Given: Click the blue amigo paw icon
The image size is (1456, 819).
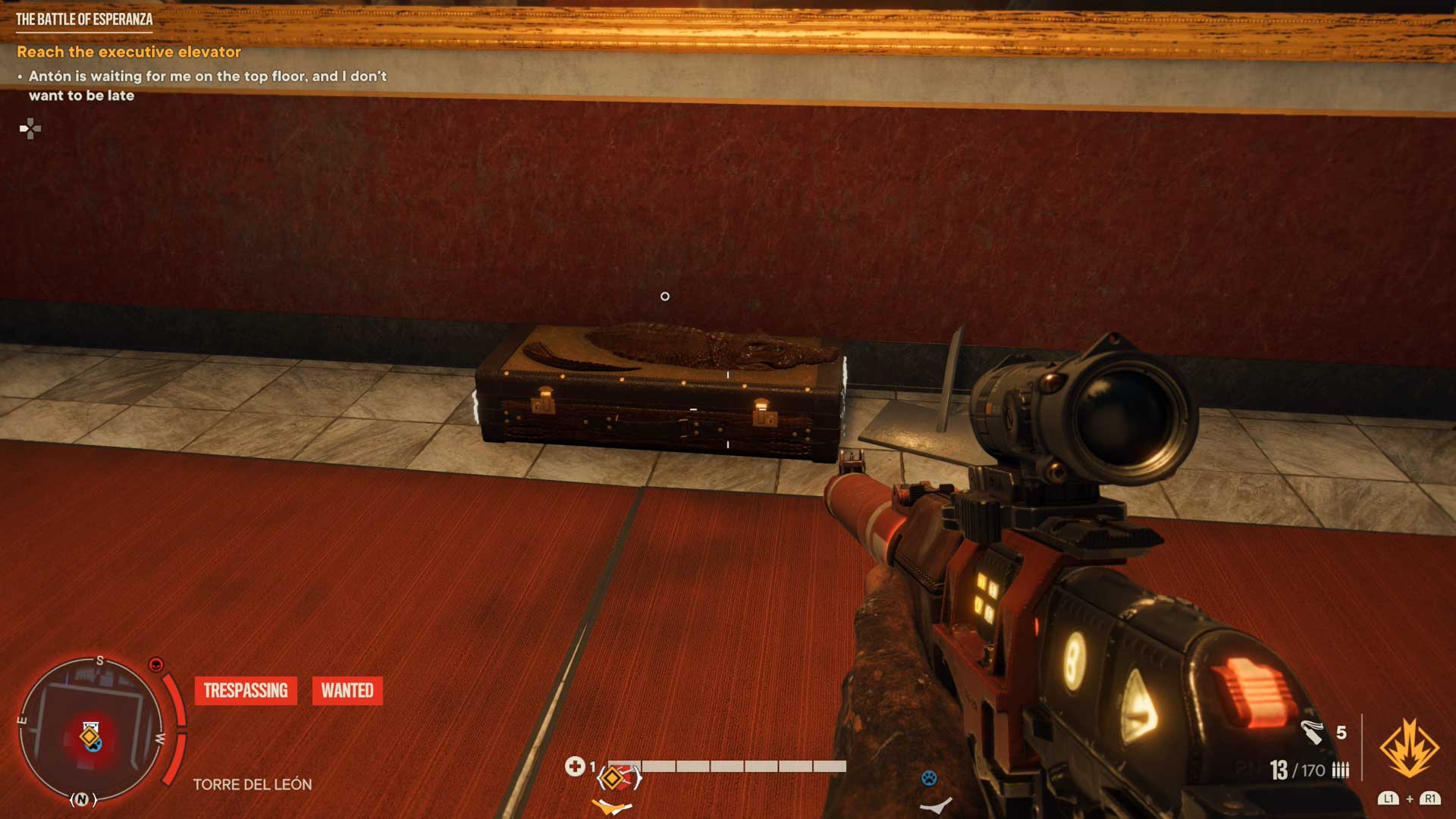Looking at the screenshot, I should [x=929, y=778].
